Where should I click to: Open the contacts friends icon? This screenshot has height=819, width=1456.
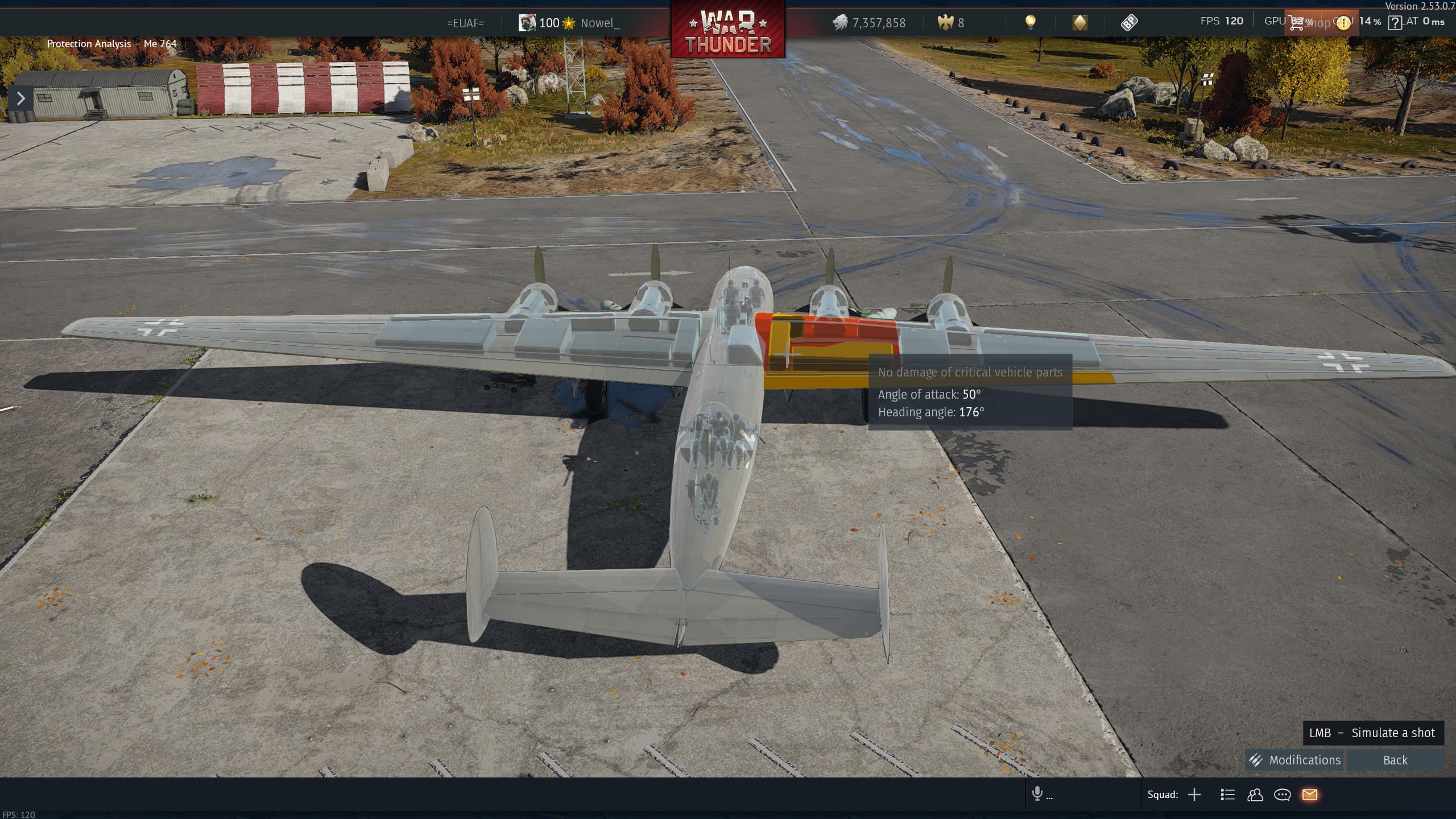[x=1255, y=795]
